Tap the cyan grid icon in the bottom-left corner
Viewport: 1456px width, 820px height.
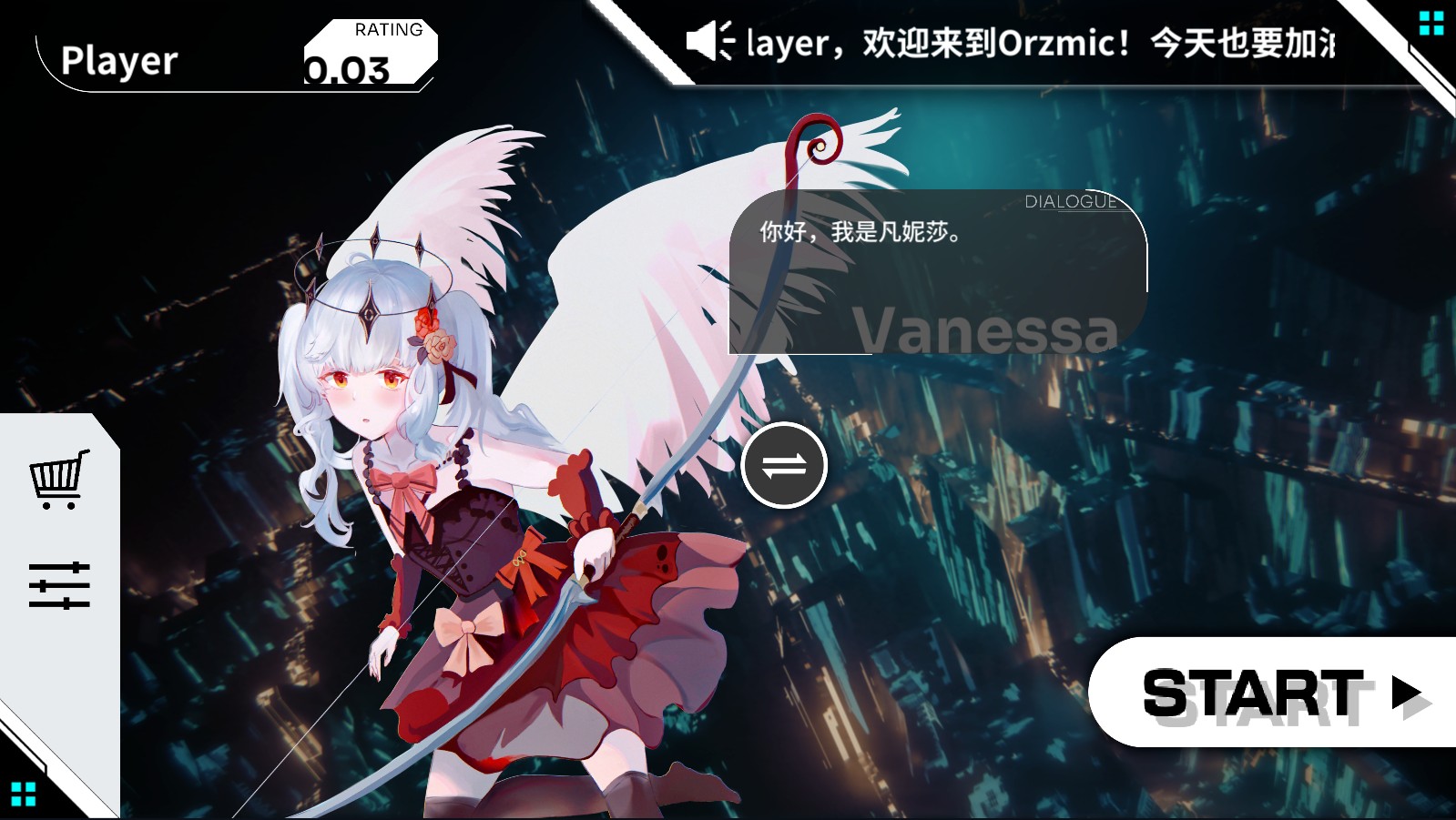(x=24, y=793)
